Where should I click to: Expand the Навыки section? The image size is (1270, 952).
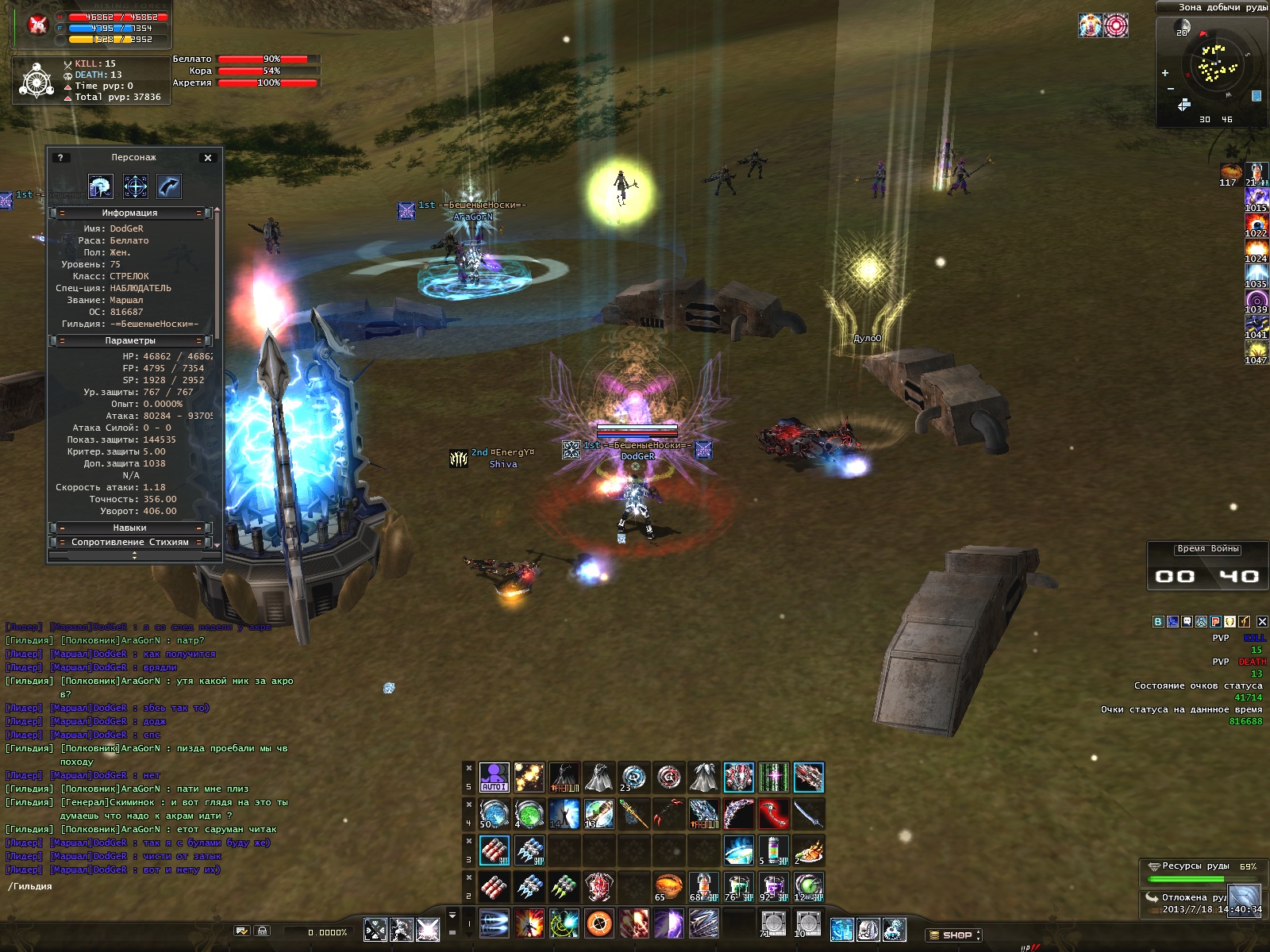[129, 528]
